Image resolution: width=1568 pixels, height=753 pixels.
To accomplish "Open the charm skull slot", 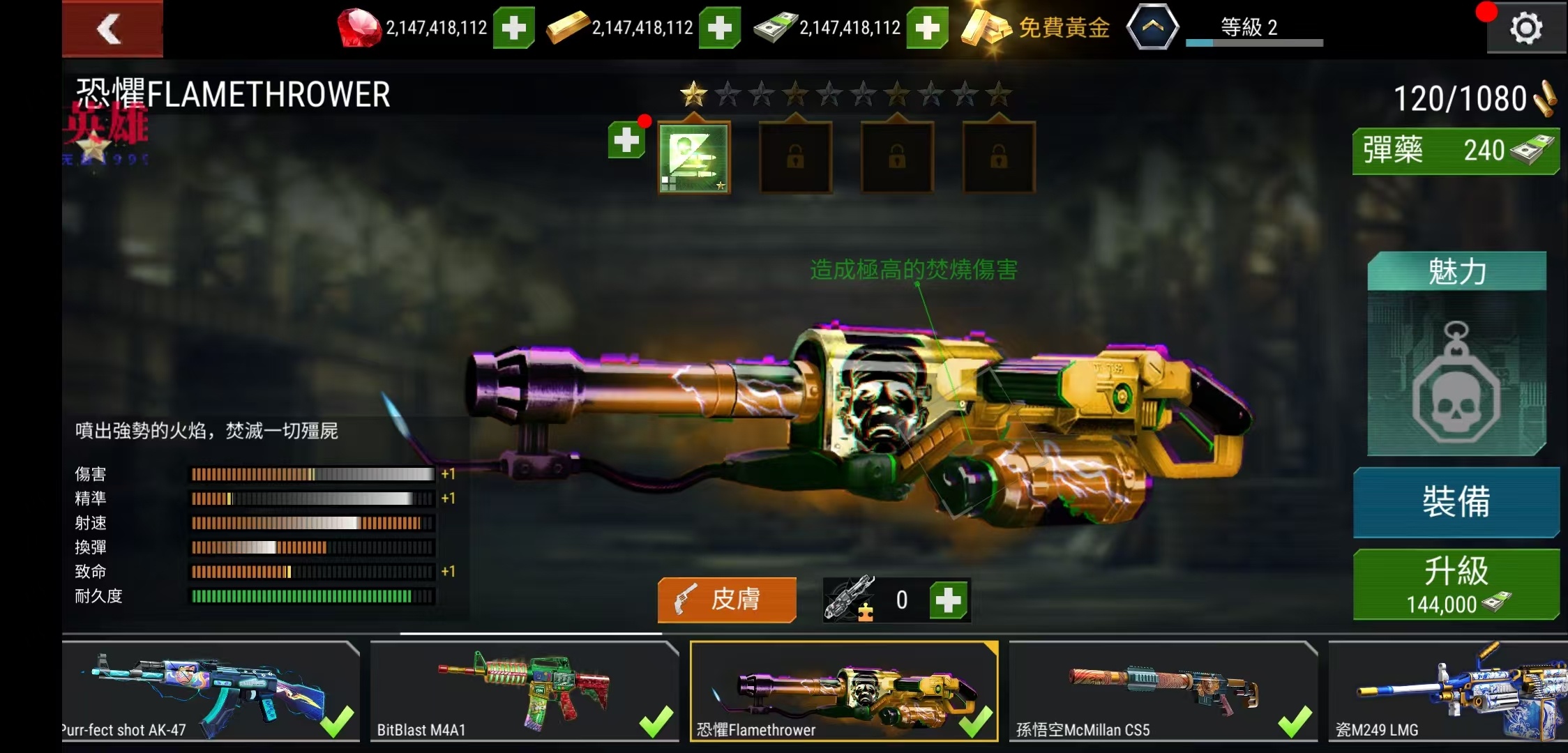I will pyautogui.click(x=1456, y=373).
